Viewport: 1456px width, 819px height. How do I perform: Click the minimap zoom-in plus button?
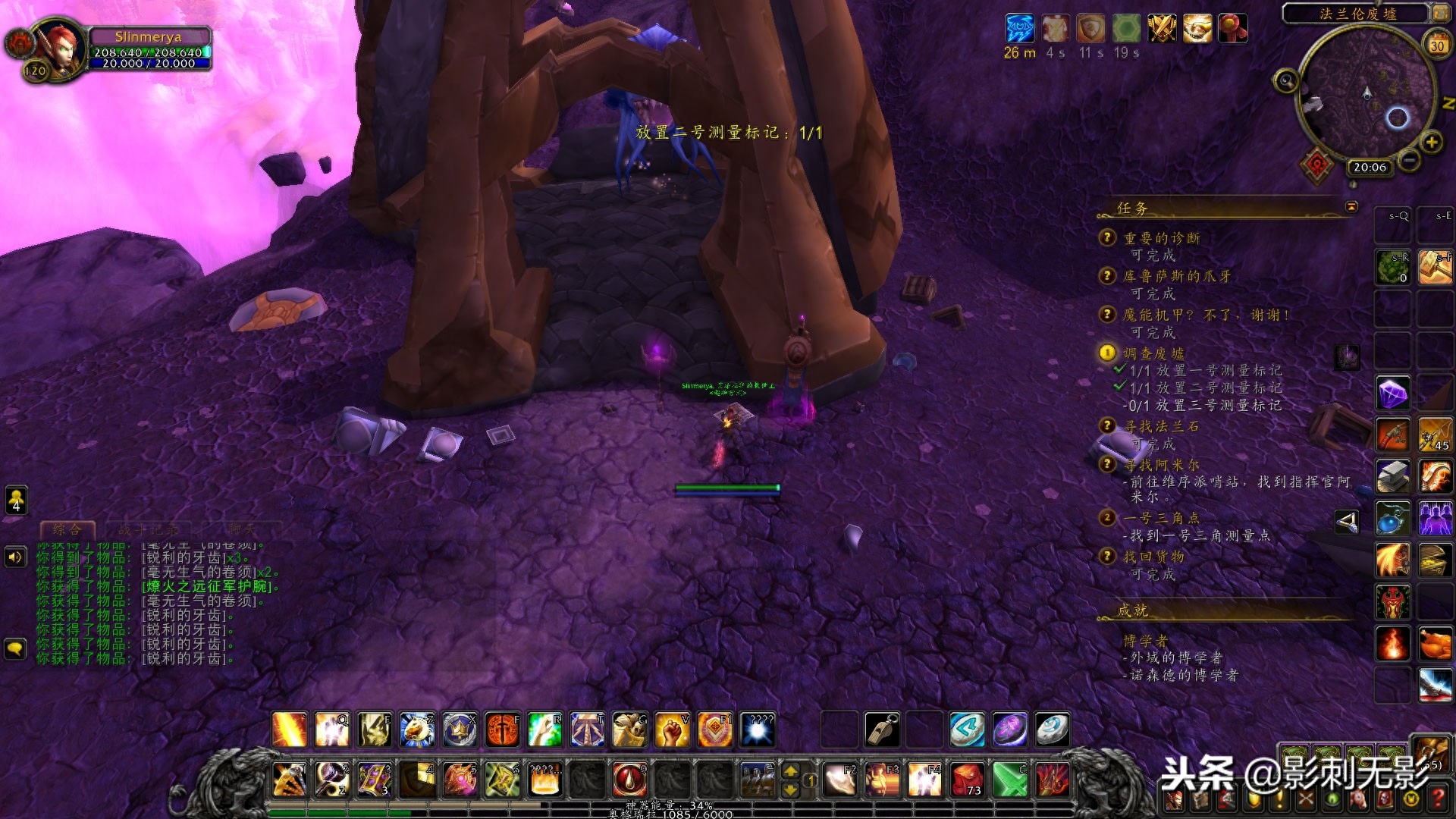(x=1432, y=142)
